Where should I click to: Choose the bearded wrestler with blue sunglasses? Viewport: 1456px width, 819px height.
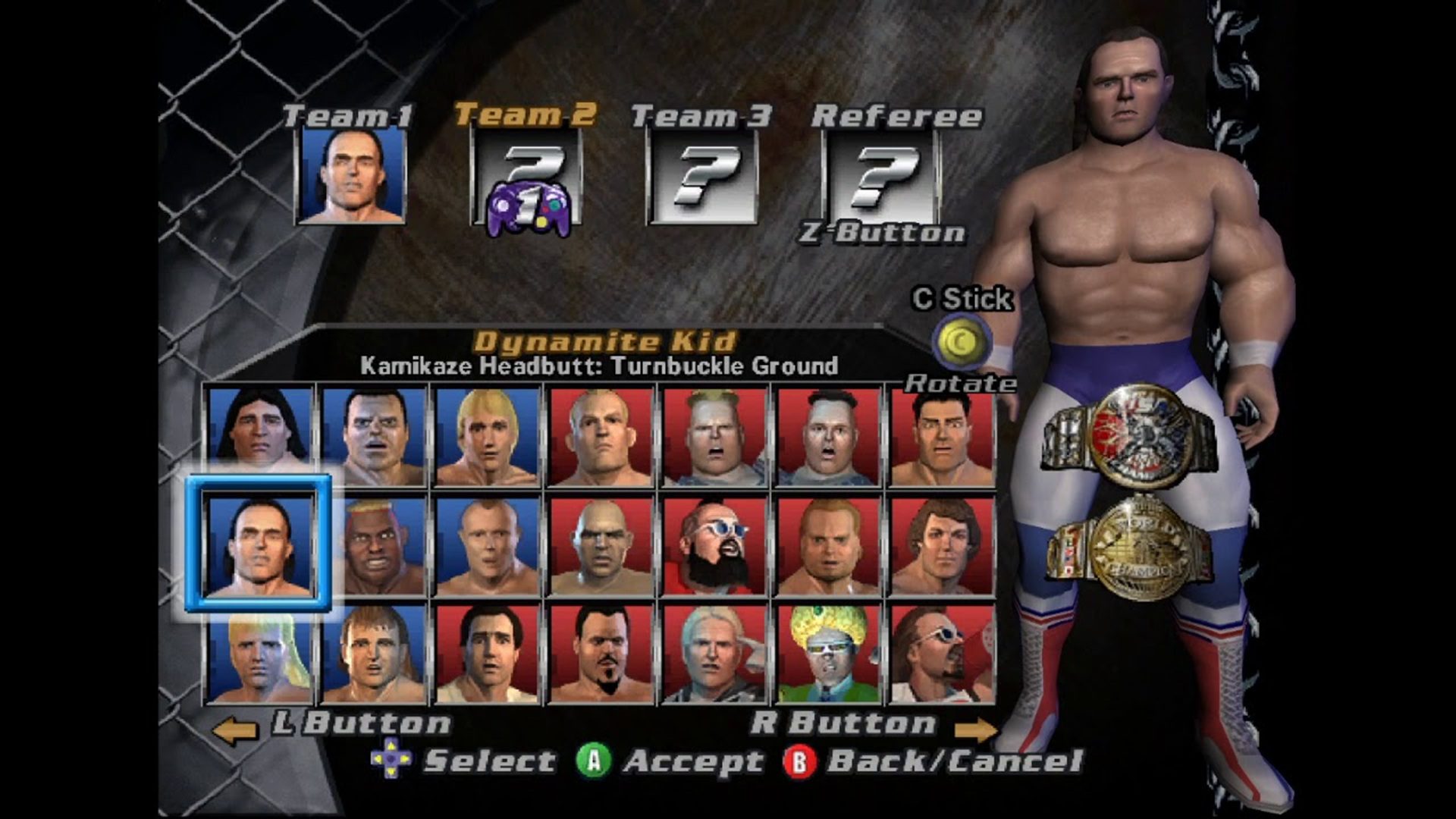[714, 546]
